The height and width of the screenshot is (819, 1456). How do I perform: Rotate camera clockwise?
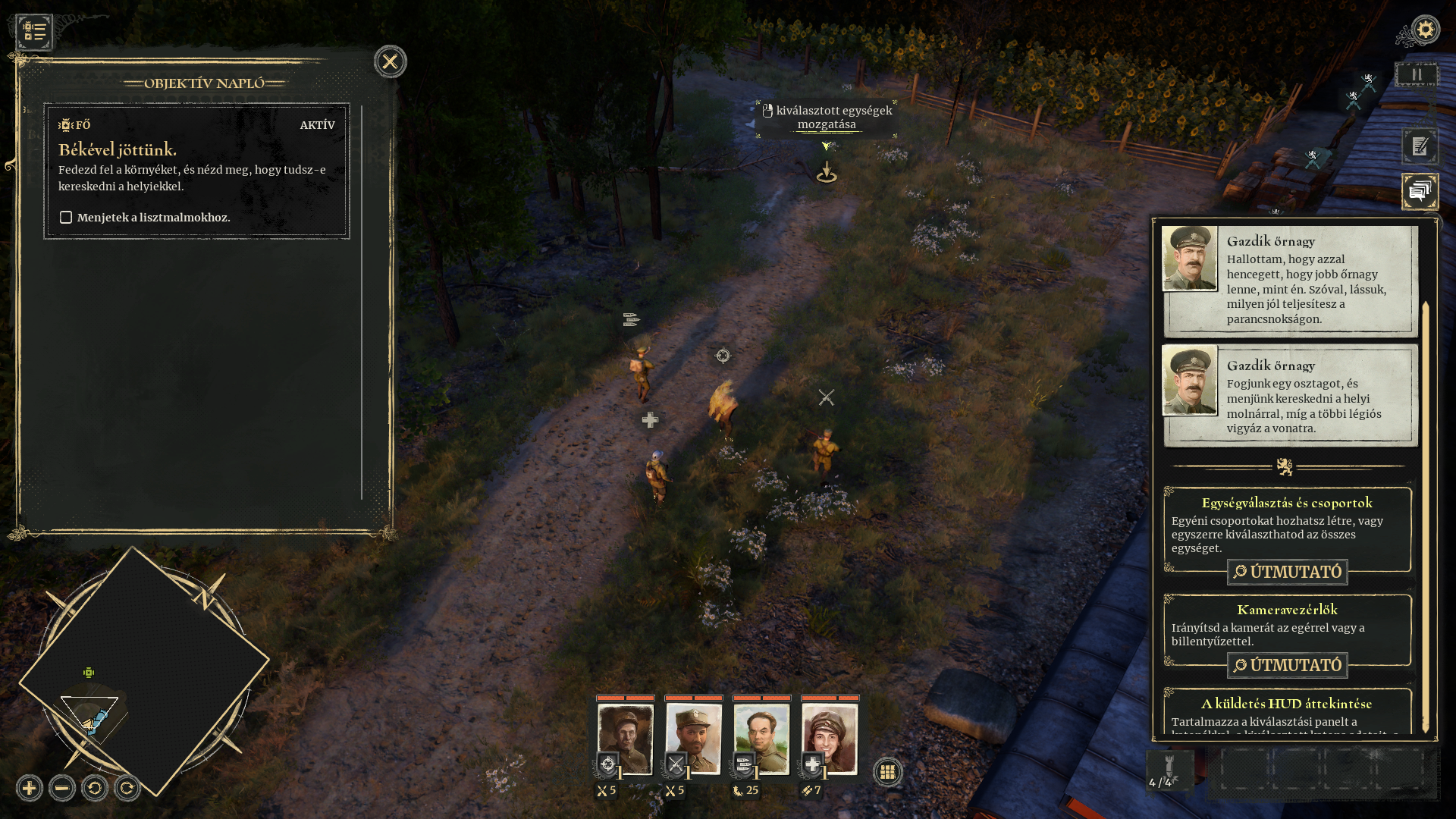(127, 788)
